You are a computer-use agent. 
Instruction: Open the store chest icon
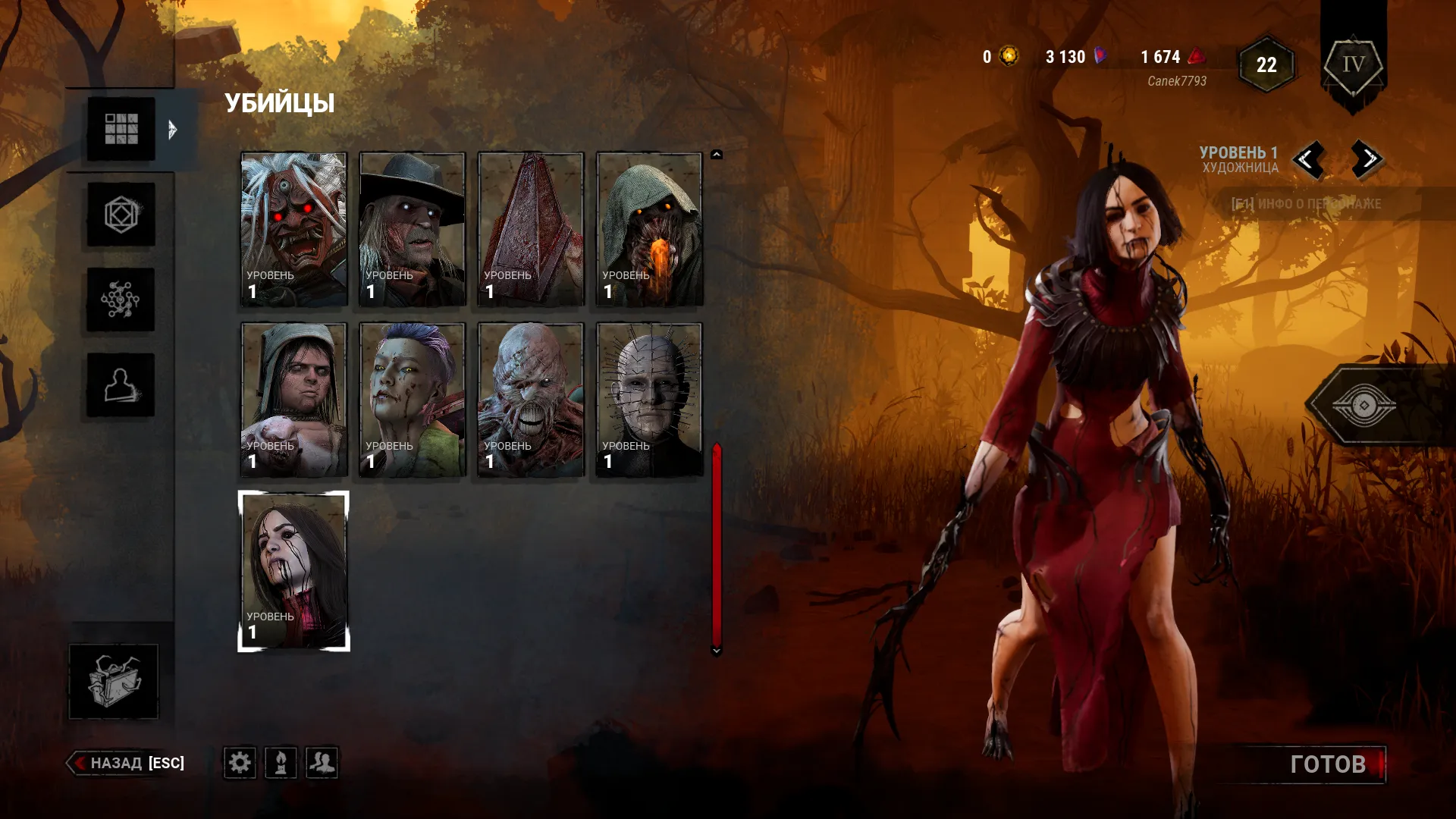click(x=114, y=681)
